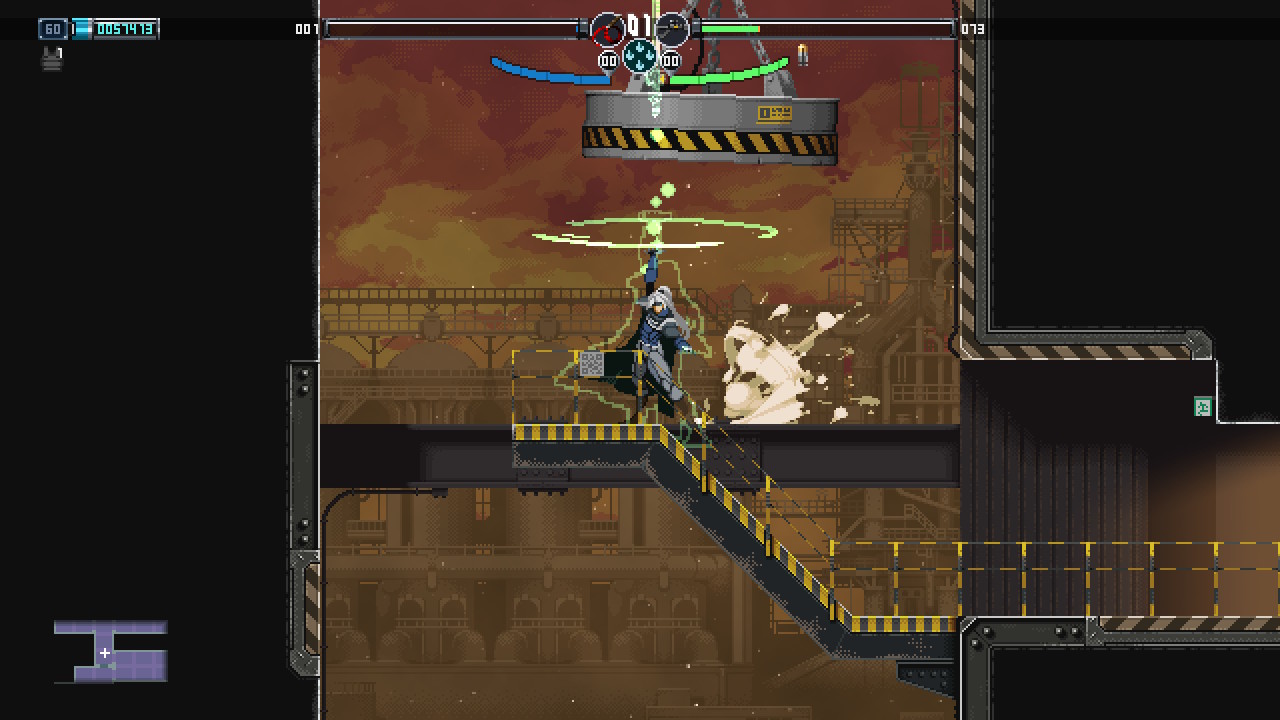Screen dimensions: 1280x720
Task: Click the armor vest item icon
Action: (52, 59)
